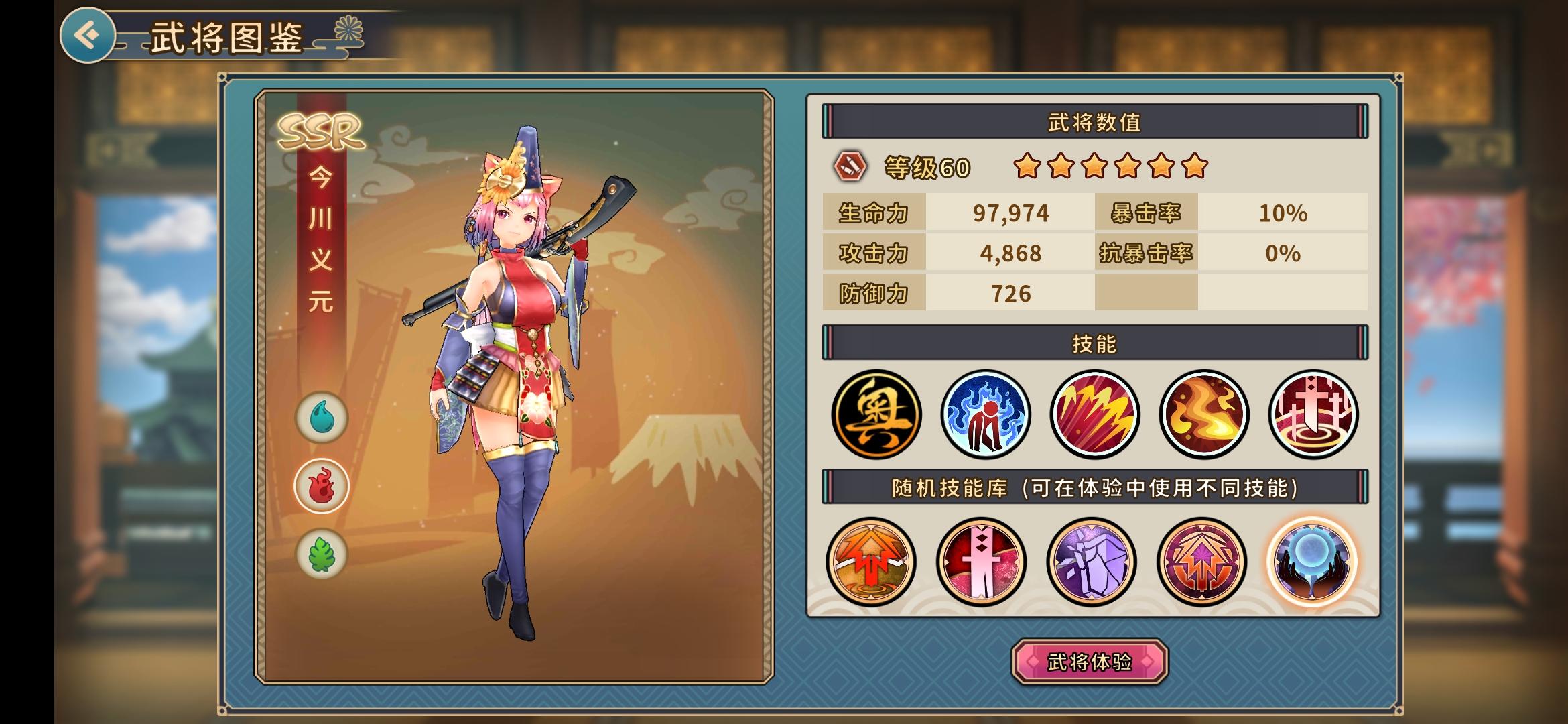Click the glowing blue orb random skill
The width and height of the screenshot is (1568, 724).
tap(1311, 561)
